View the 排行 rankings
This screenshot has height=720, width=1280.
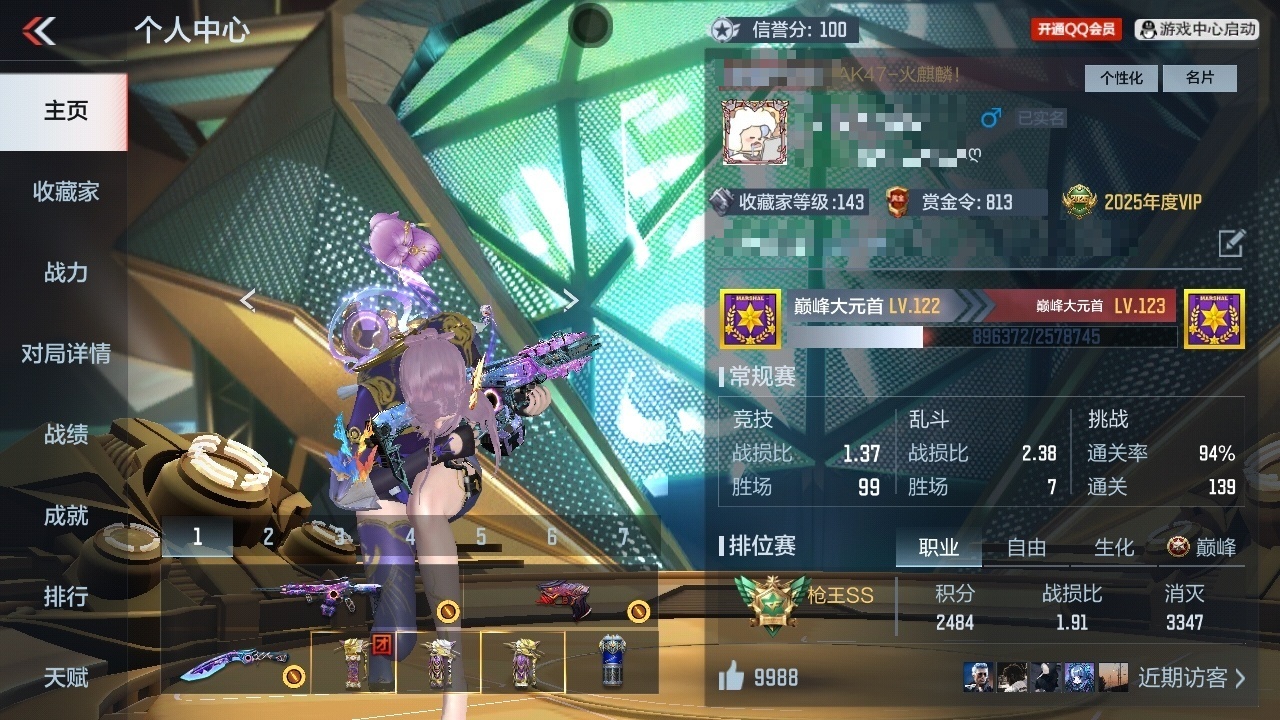click(x=65, y=596)
